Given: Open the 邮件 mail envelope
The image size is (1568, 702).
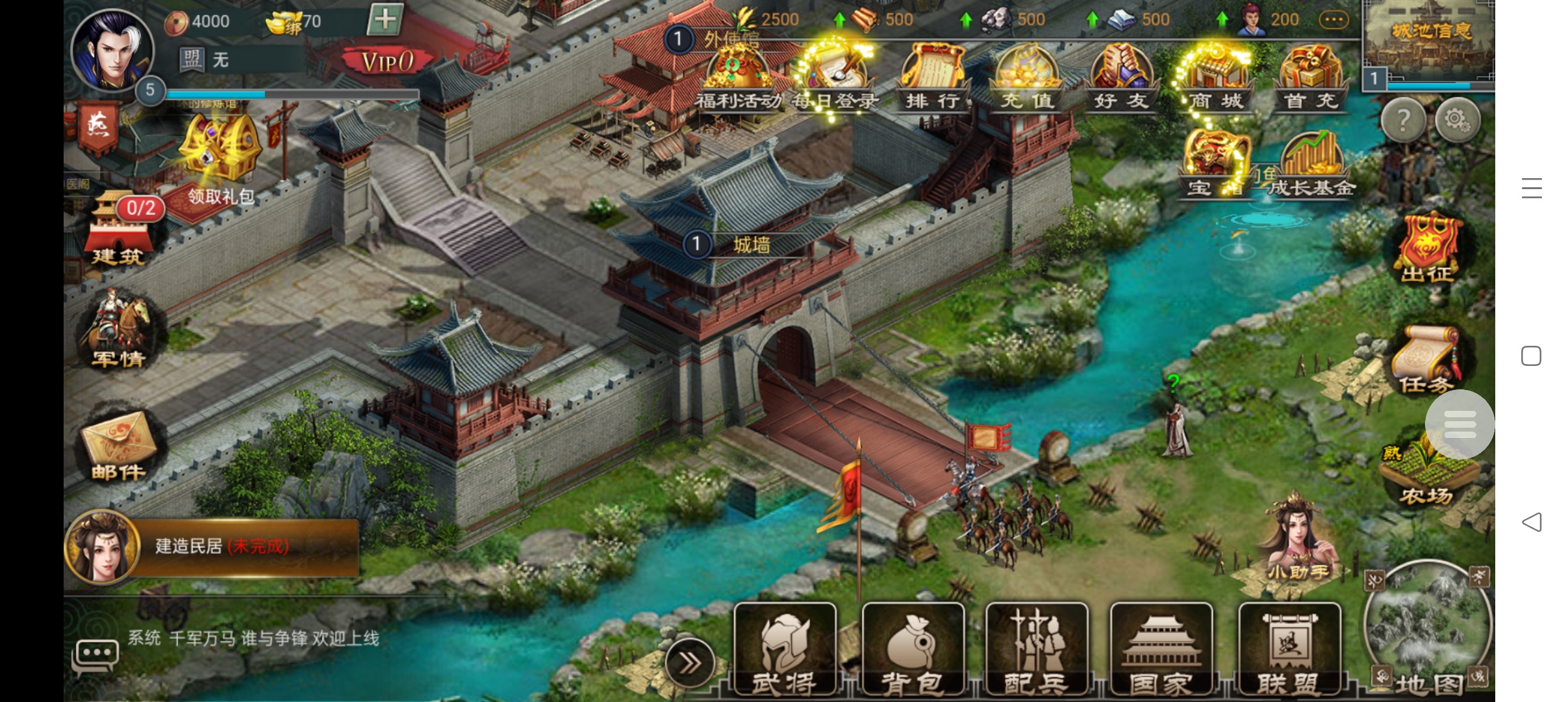Looking at the screenshot, I should 118,445.
